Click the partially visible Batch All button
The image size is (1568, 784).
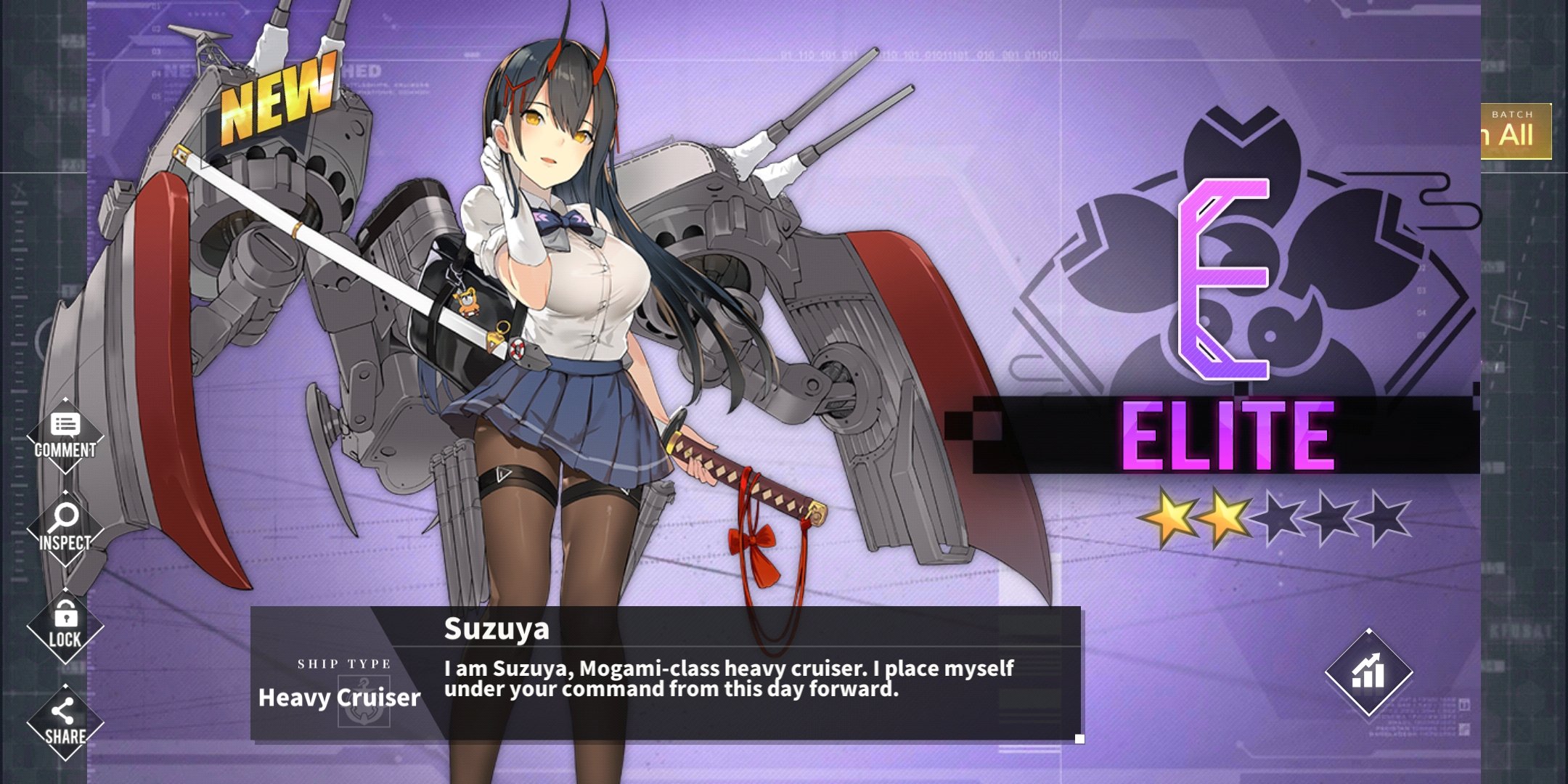click(x=1516, y=131)
